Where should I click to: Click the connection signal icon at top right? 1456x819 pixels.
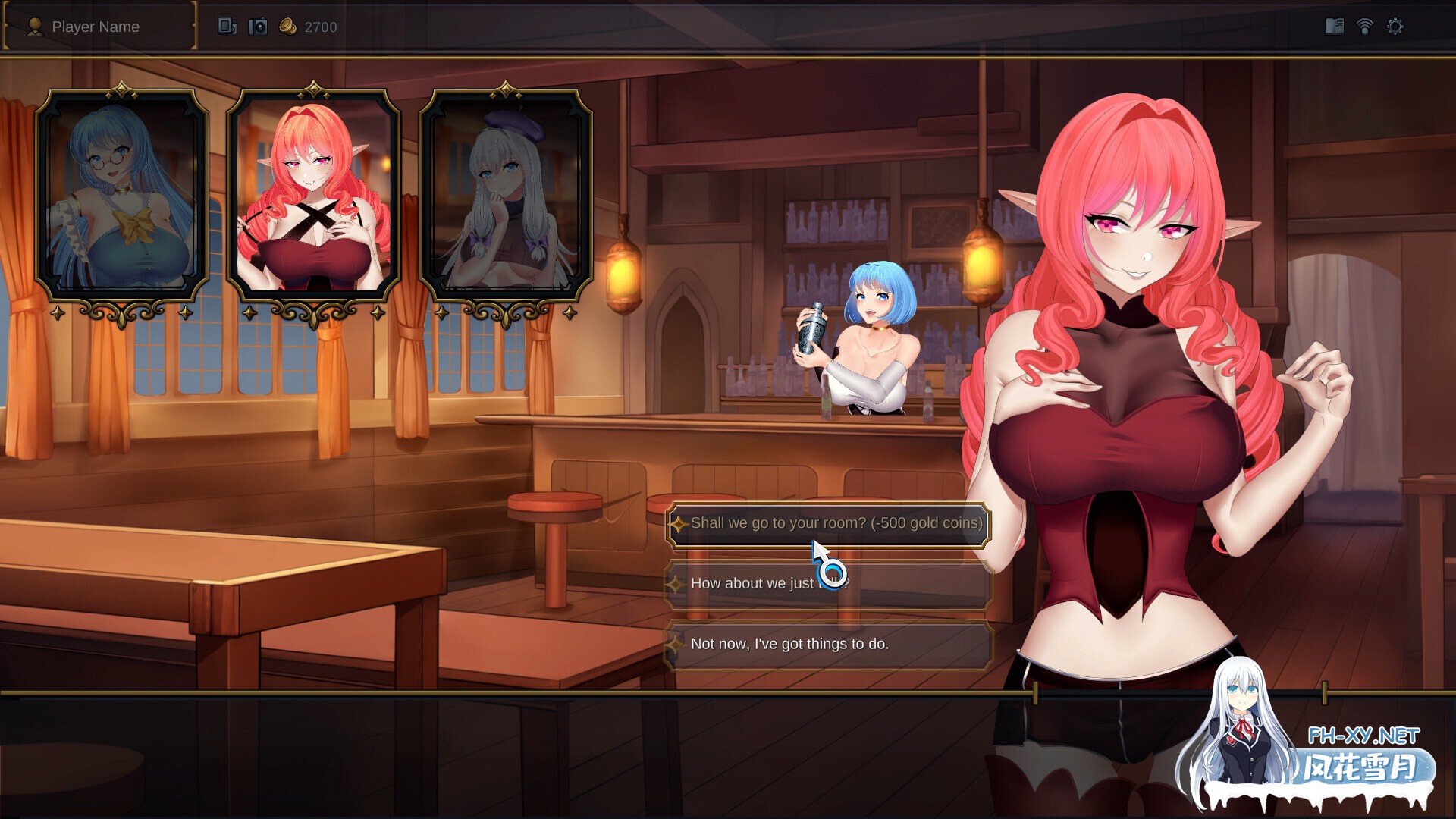pos(1365,25)
